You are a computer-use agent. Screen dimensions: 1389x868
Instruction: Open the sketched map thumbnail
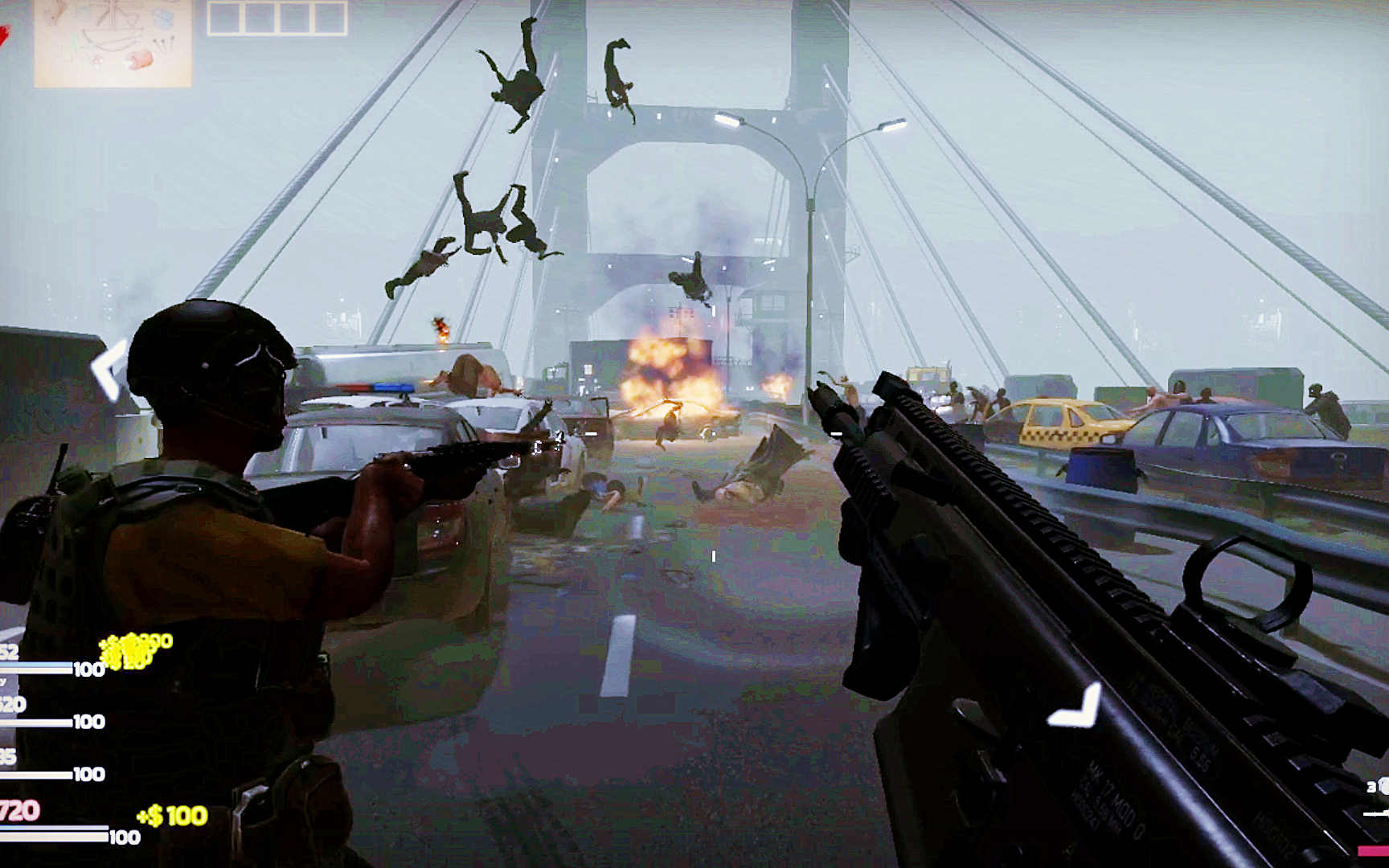113,42
